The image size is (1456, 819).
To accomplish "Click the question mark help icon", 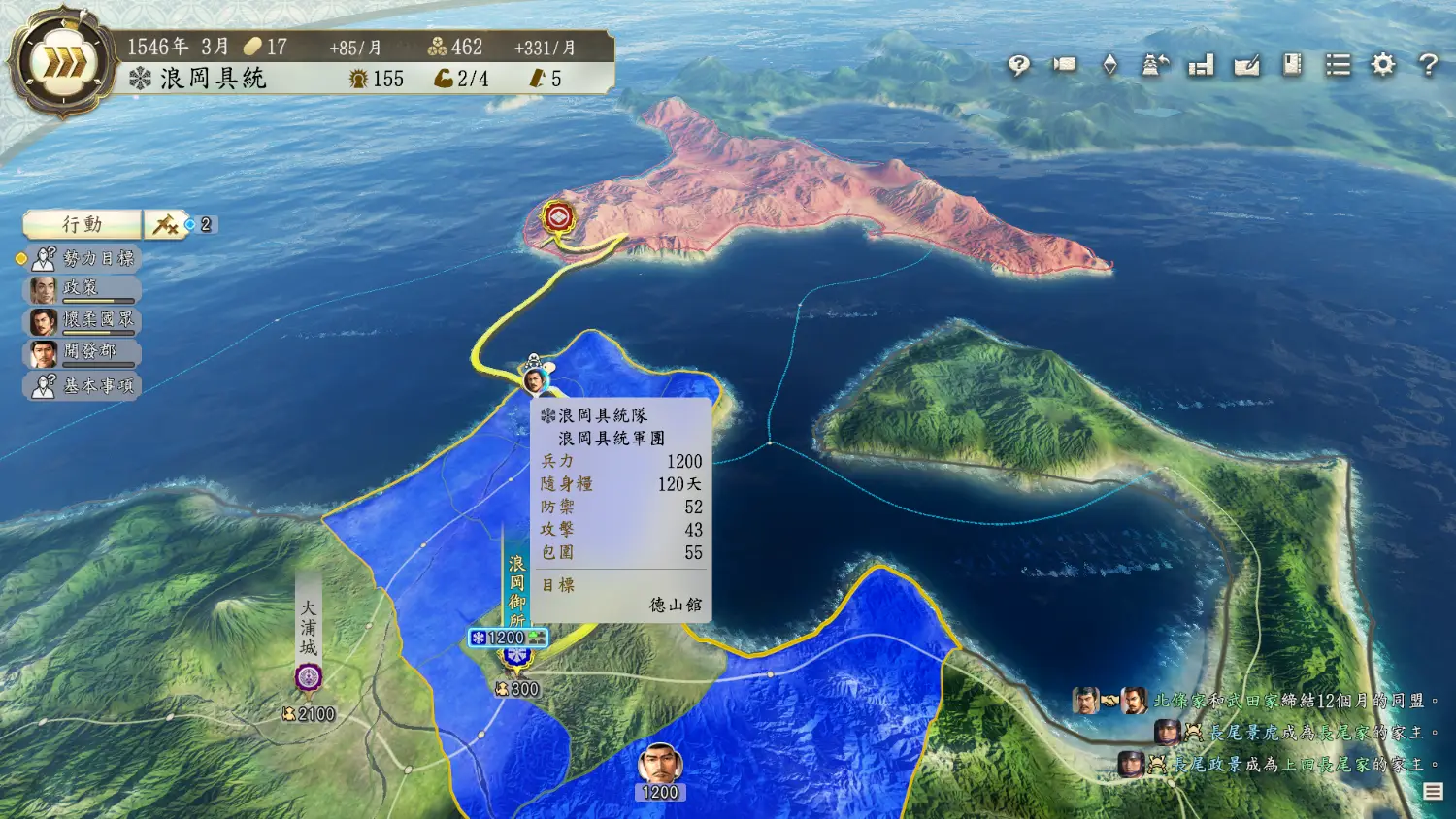I will pyautogui.click(x=1428, y=65).
